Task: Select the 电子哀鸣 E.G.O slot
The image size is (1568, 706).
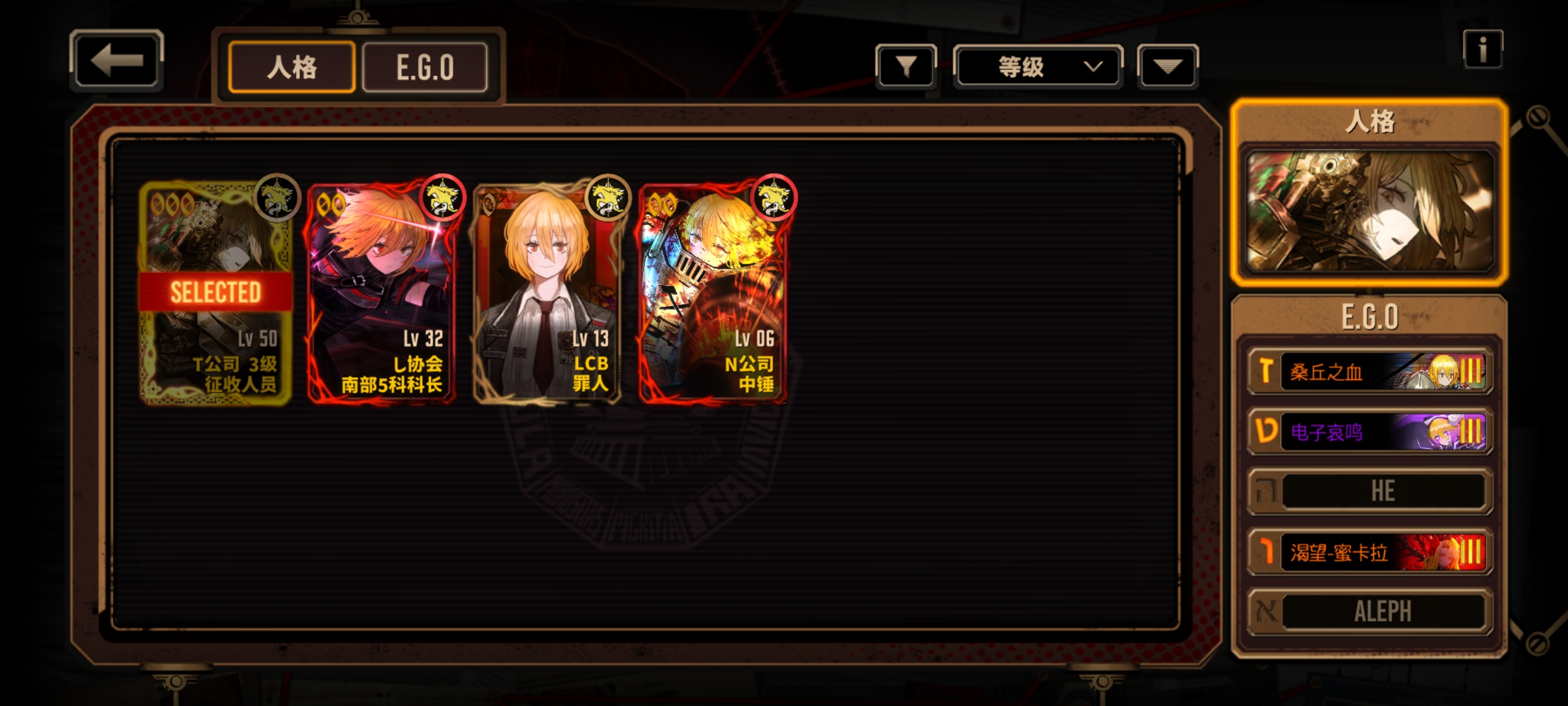Action: point(1369,431)
